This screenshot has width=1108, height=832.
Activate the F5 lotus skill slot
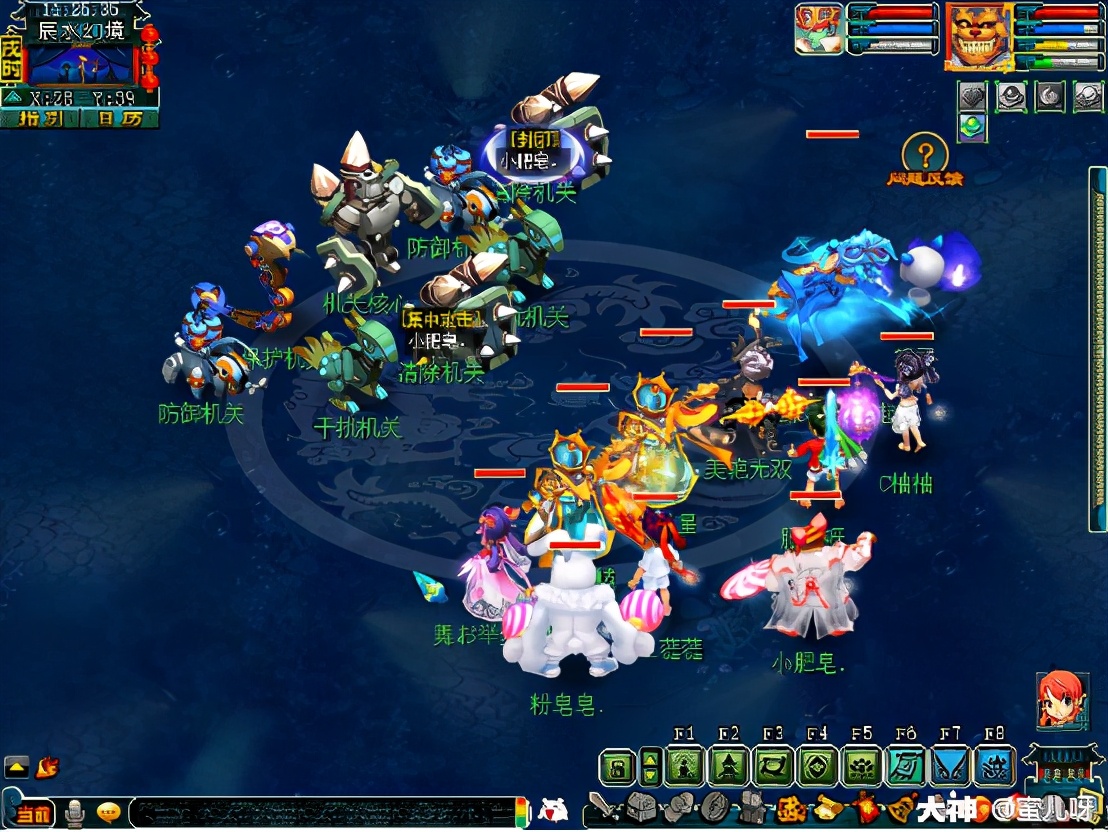pos(862,767)
